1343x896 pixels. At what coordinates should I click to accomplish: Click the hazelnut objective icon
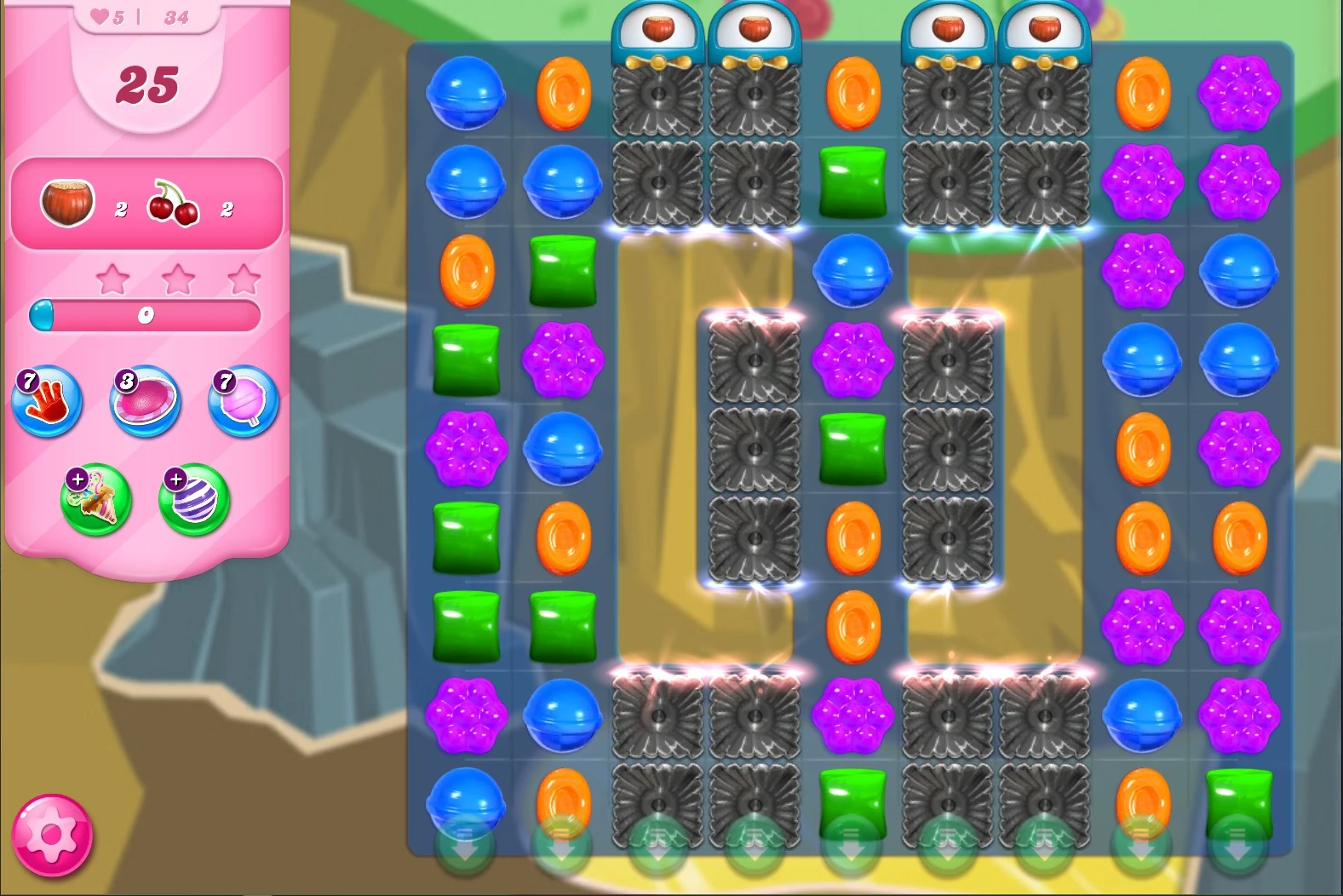pos(68,202)
